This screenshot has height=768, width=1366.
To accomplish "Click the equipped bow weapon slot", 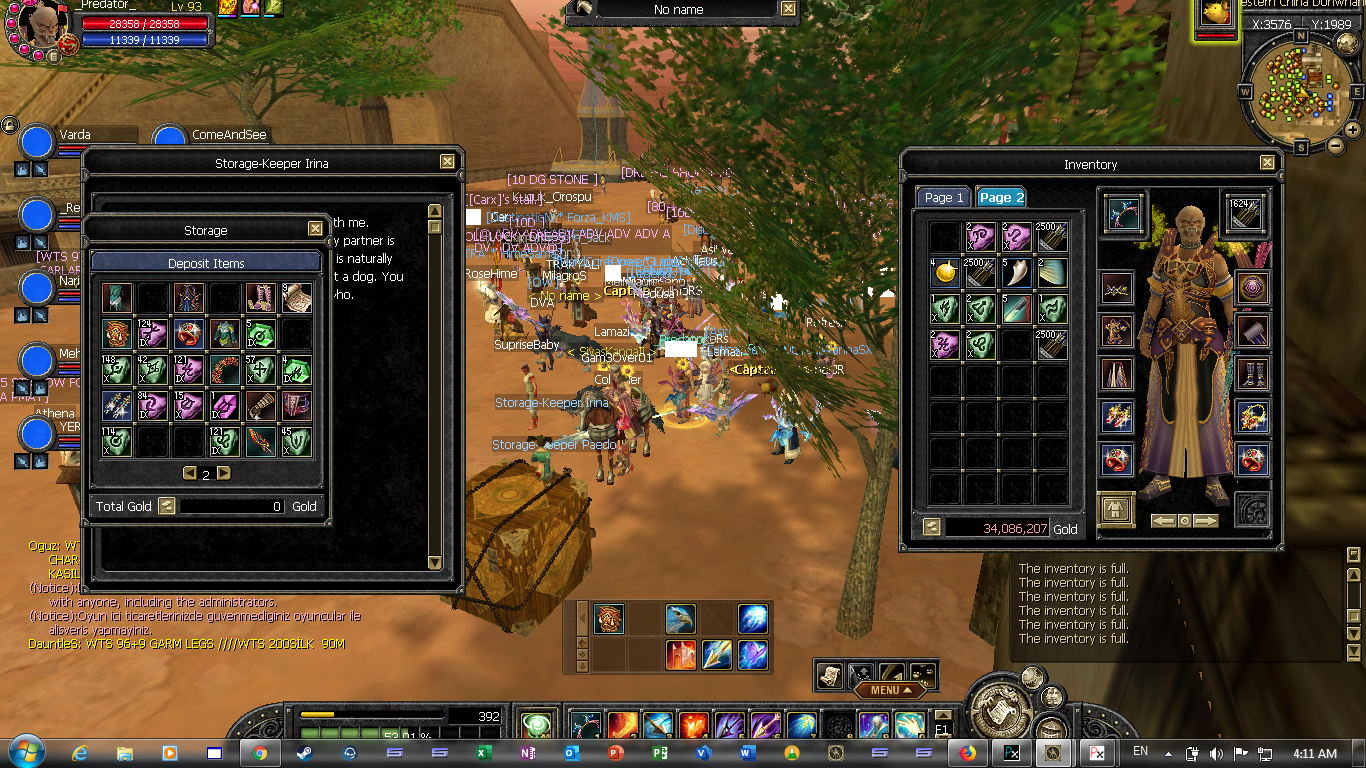I will pos(1125,213).
